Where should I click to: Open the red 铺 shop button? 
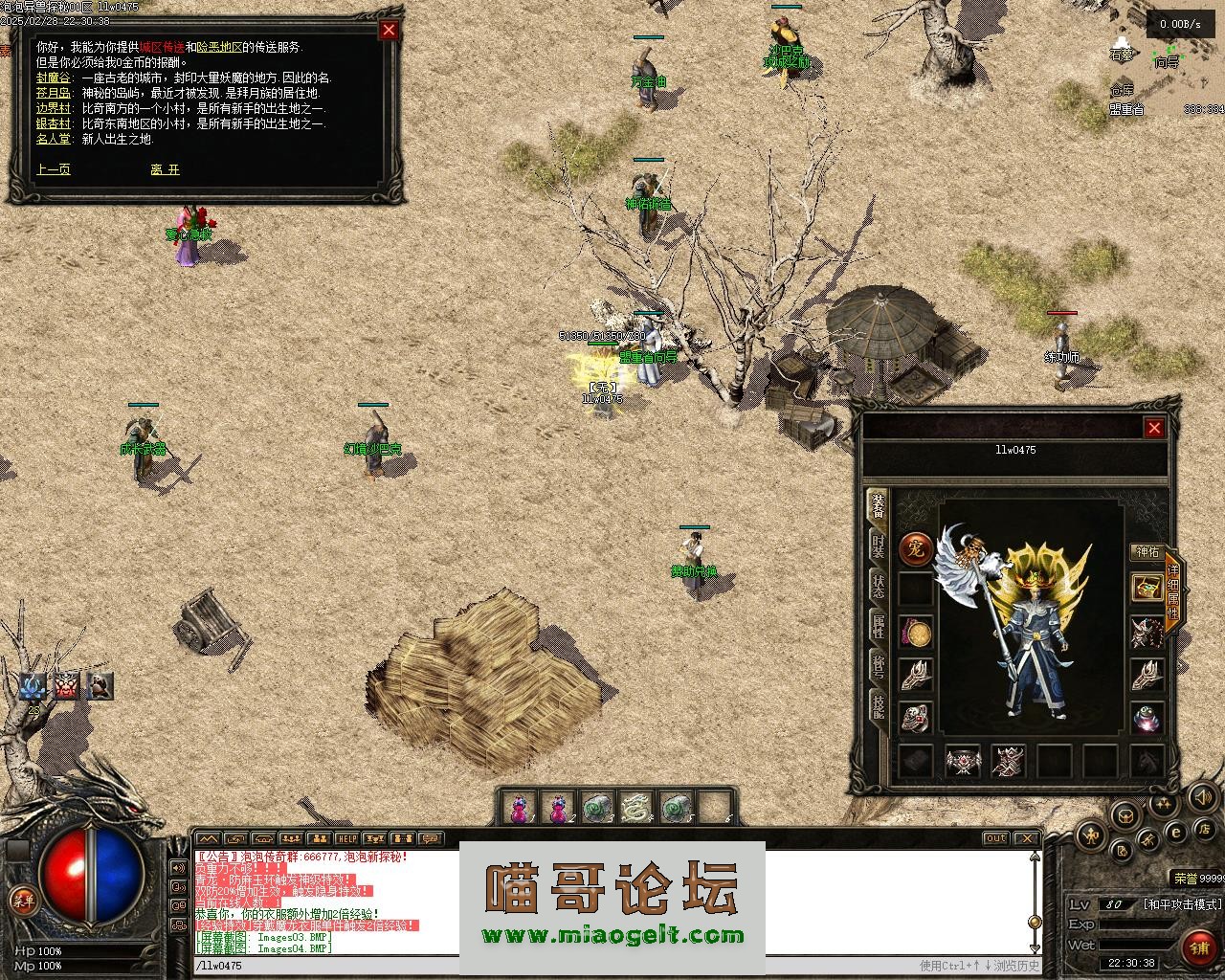pos(1198,947)
